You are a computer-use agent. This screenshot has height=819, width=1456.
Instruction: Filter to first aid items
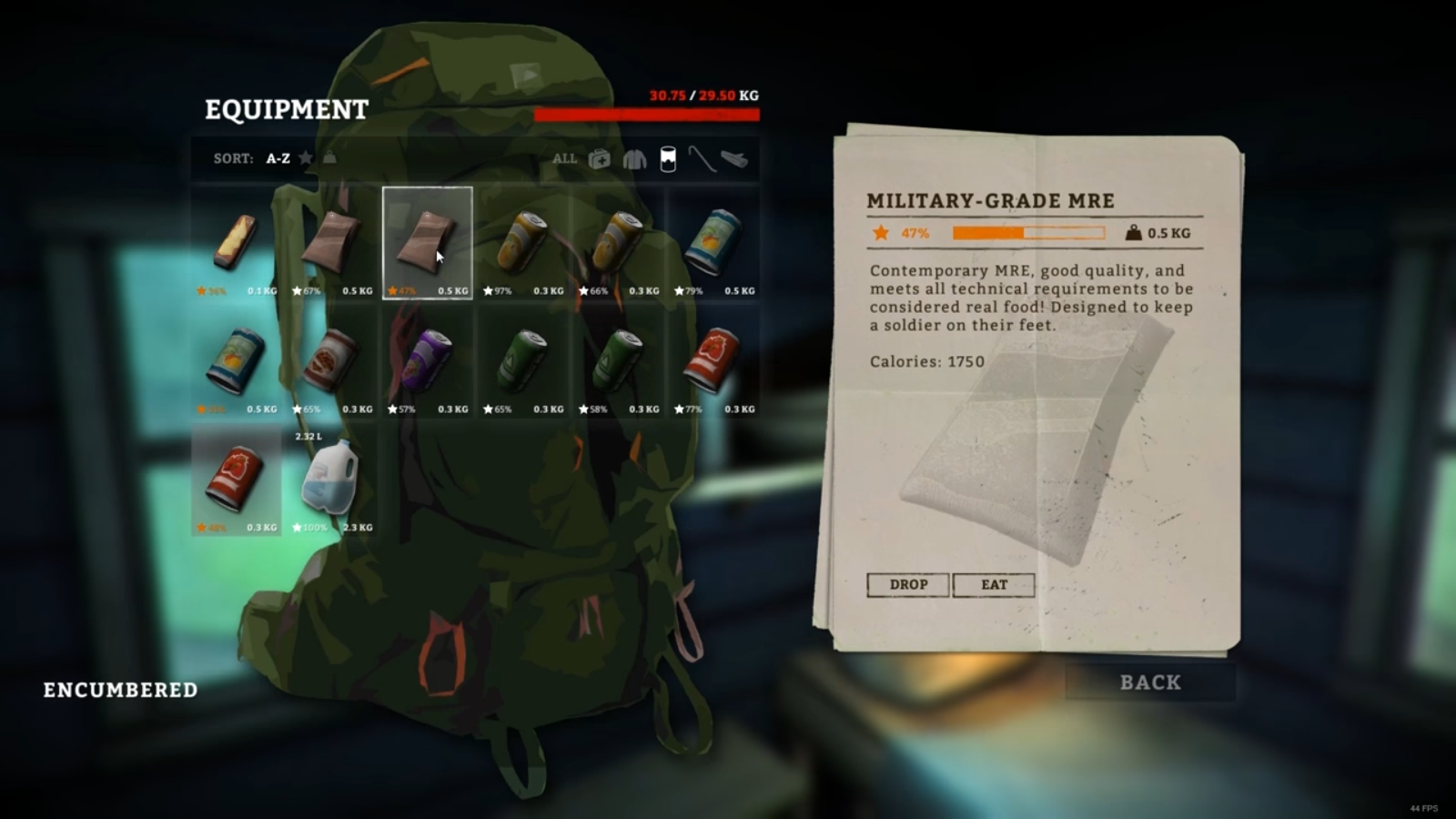[x=600, y=159]
